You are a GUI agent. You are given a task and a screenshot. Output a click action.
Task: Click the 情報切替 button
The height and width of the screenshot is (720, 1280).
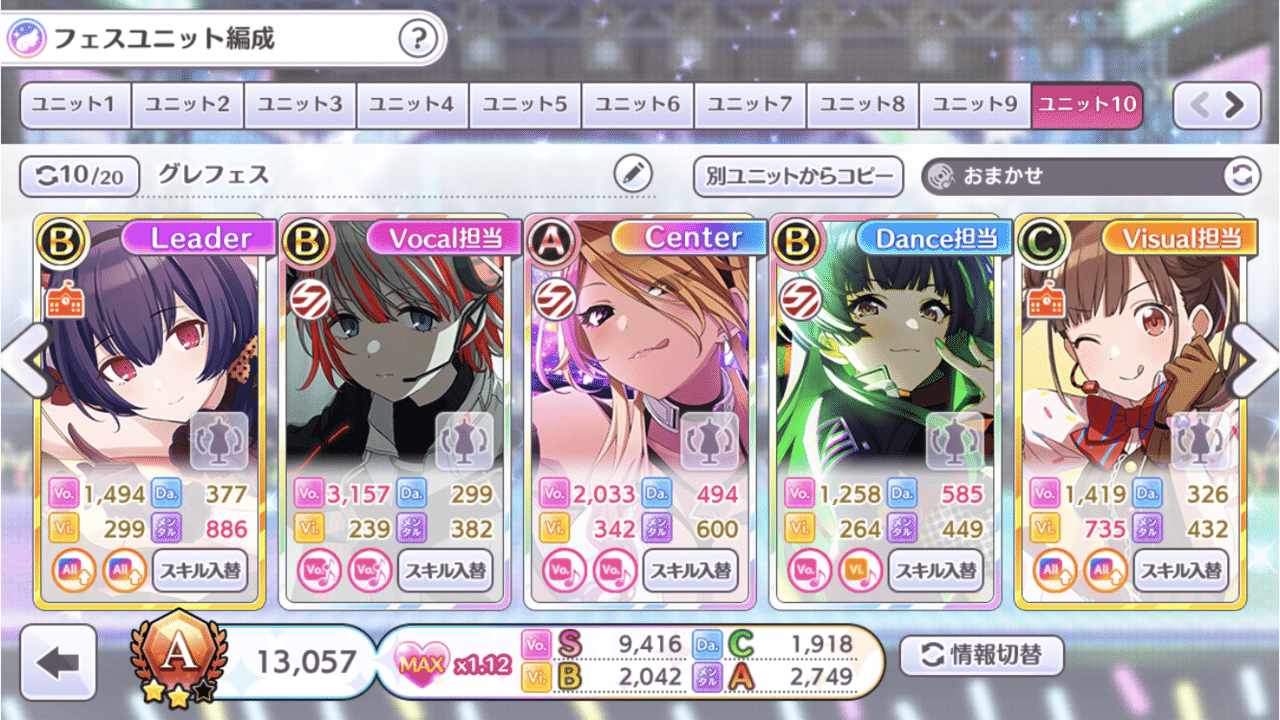[981, 656]
